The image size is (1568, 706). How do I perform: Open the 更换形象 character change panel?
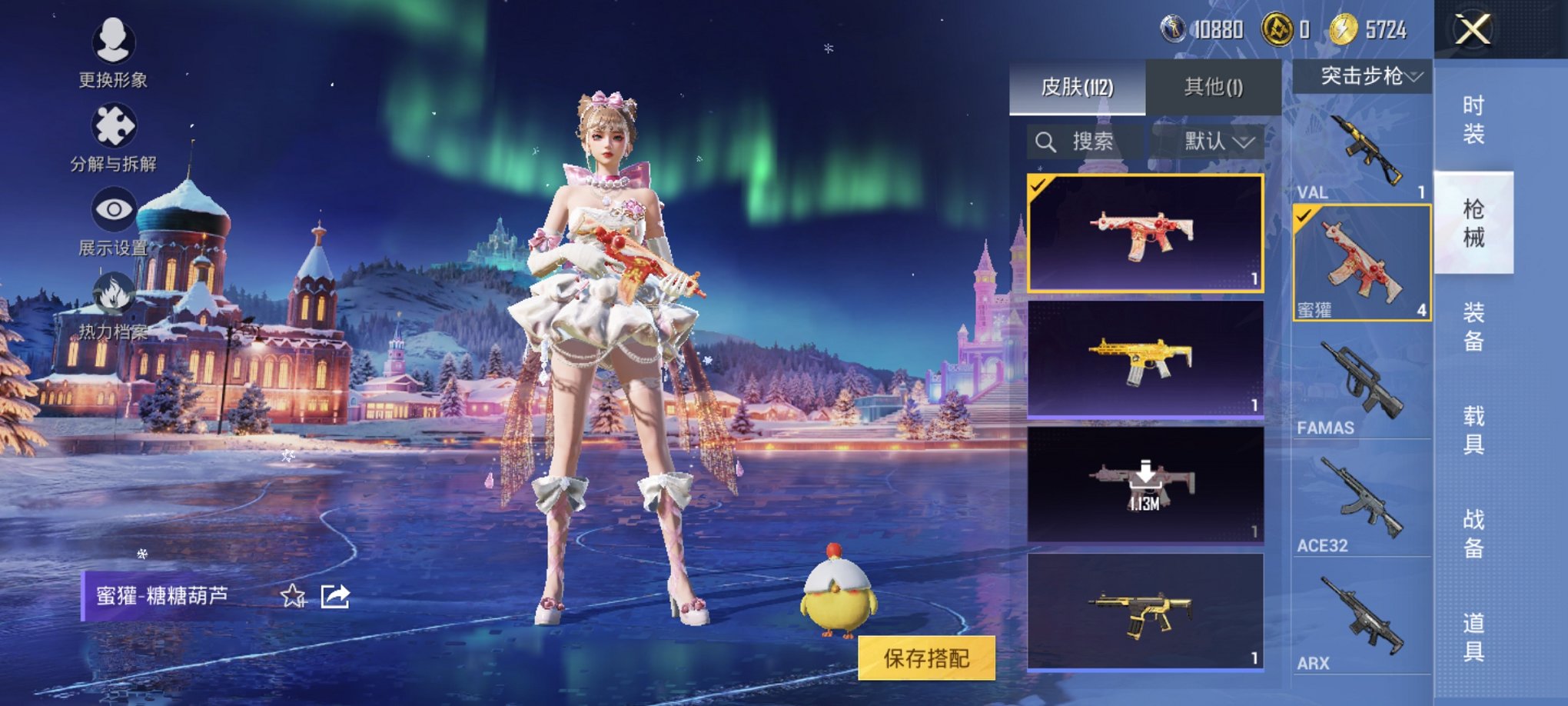[114, 48]
